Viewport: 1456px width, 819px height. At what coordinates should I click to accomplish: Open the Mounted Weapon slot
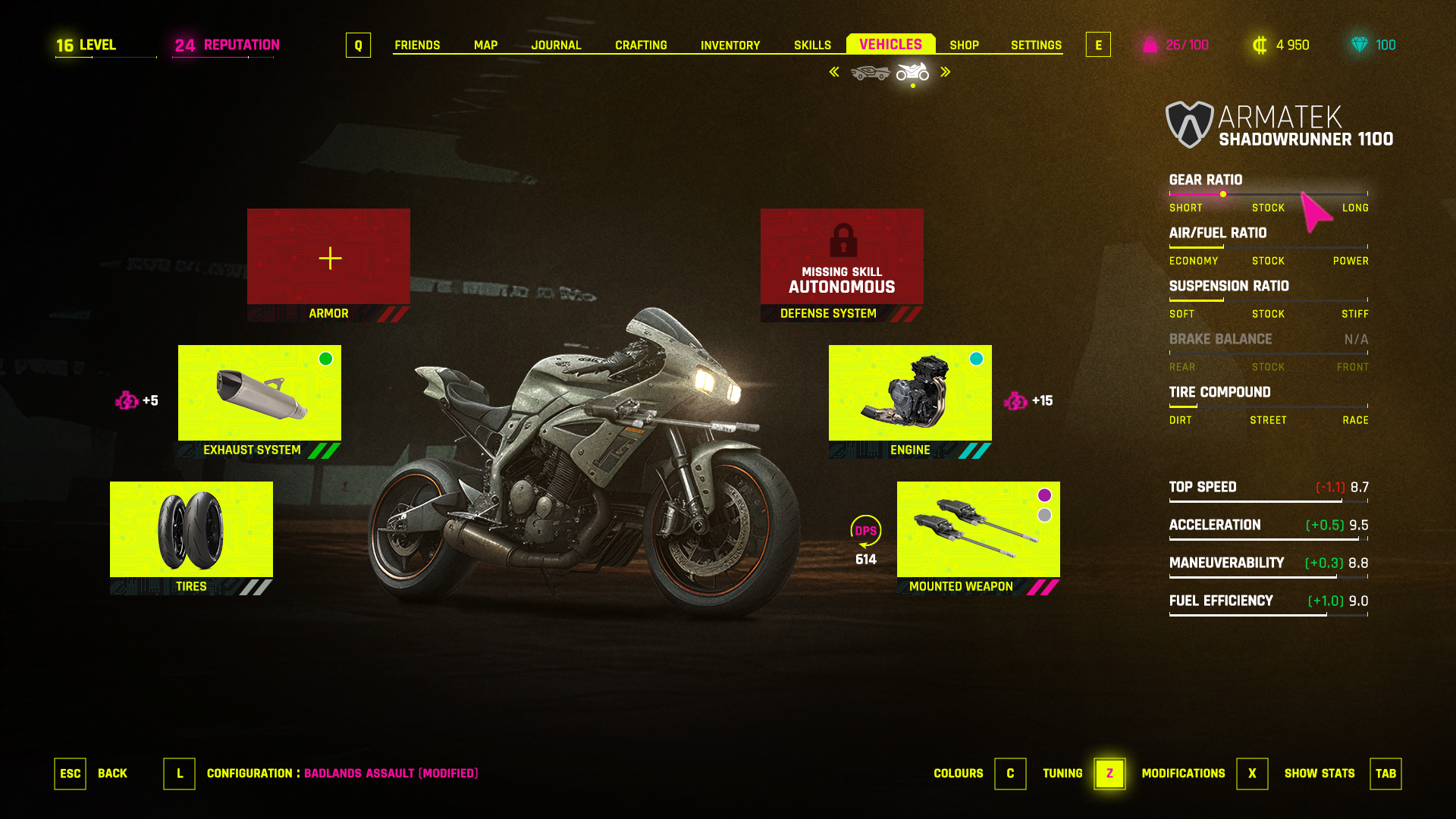pos(978,531)
